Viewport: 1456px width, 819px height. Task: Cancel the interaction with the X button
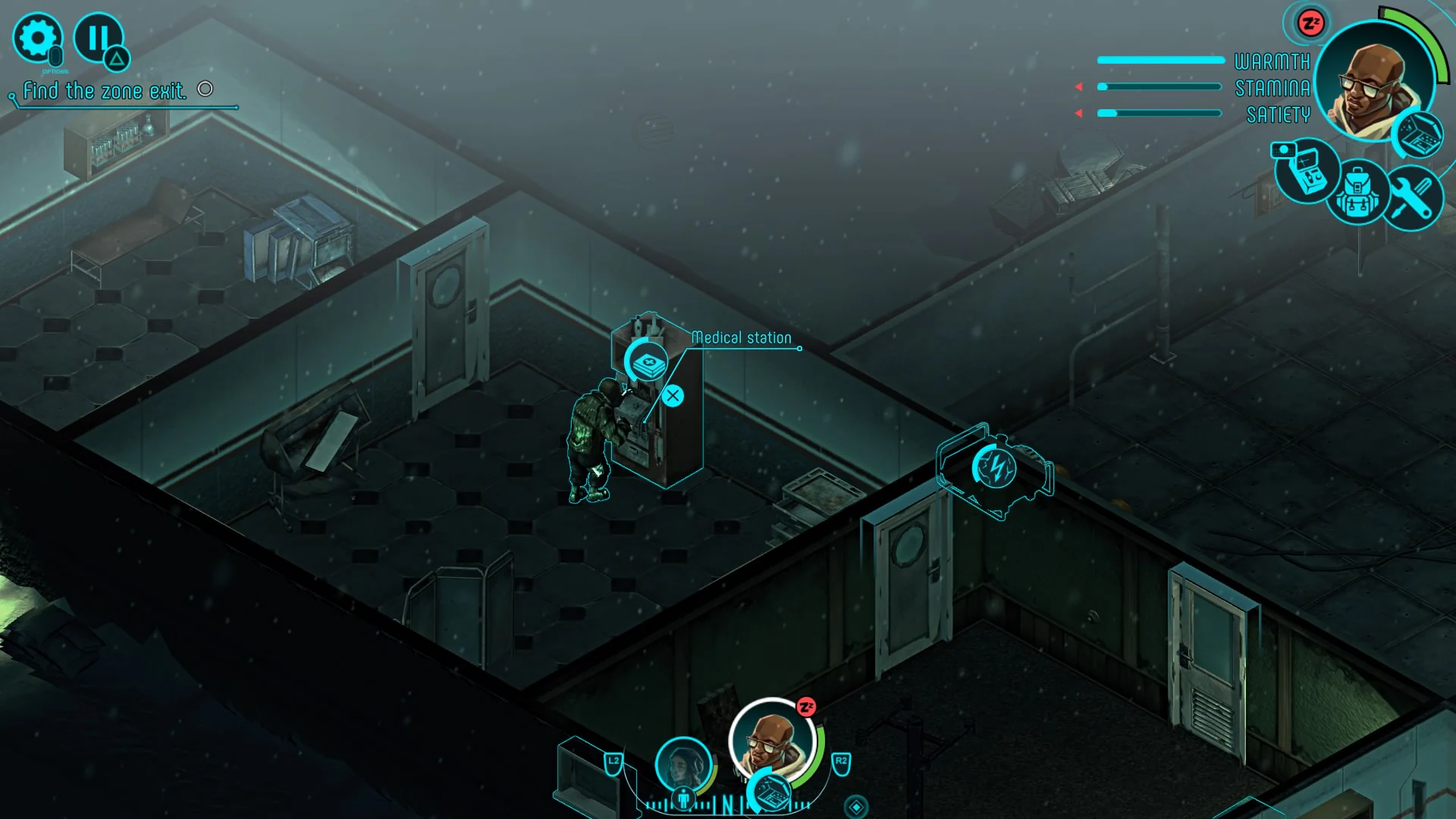coord(673,394)
